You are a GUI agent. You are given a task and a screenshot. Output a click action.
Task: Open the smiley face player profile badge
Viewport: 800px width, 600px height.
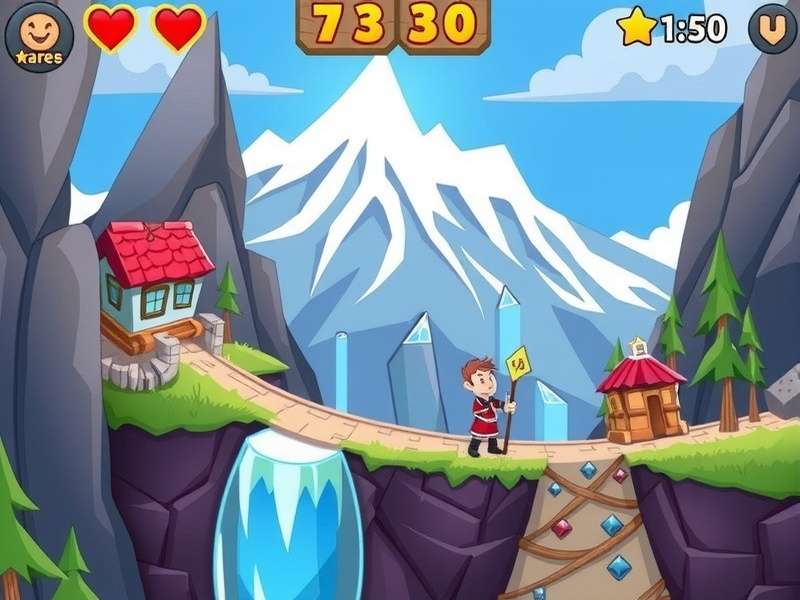tap(39, 37)
